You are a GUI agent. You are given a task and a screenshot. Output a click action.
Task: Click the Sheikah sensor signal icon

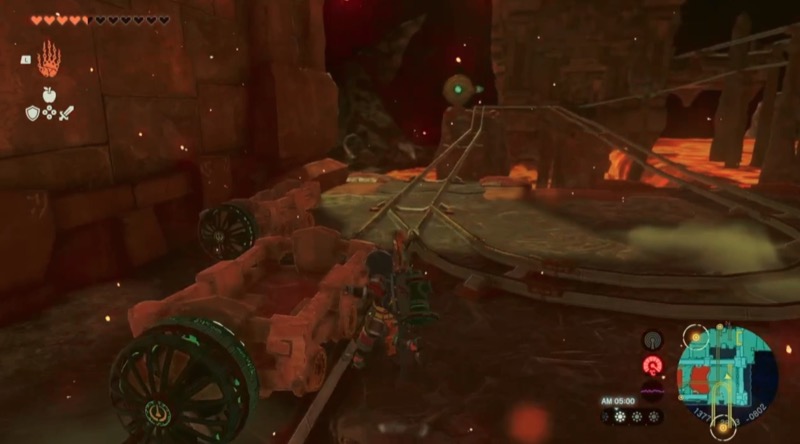click(x=653, y=341)
